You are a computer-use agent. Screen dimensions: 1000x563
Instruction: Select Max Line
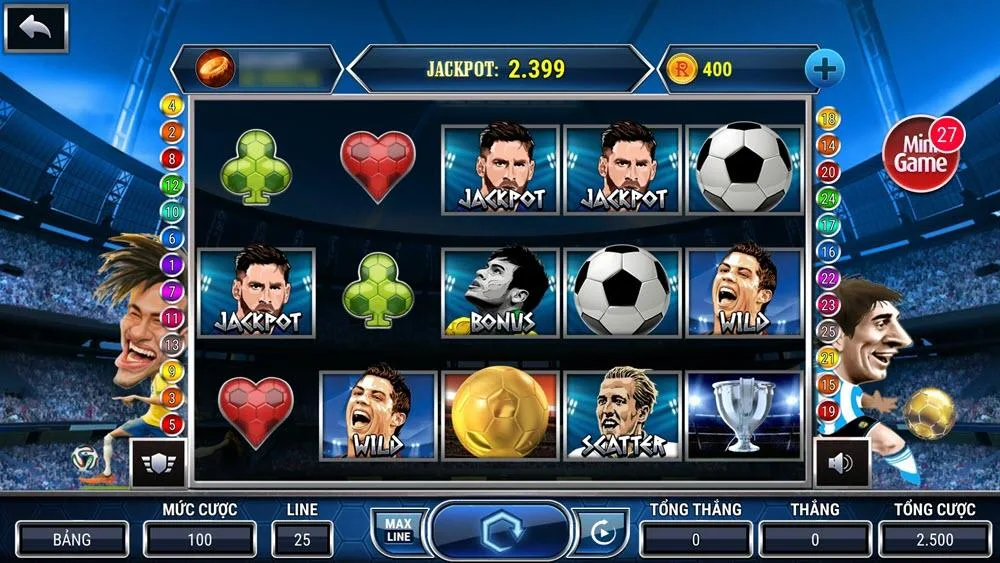[x=398, y=531]
